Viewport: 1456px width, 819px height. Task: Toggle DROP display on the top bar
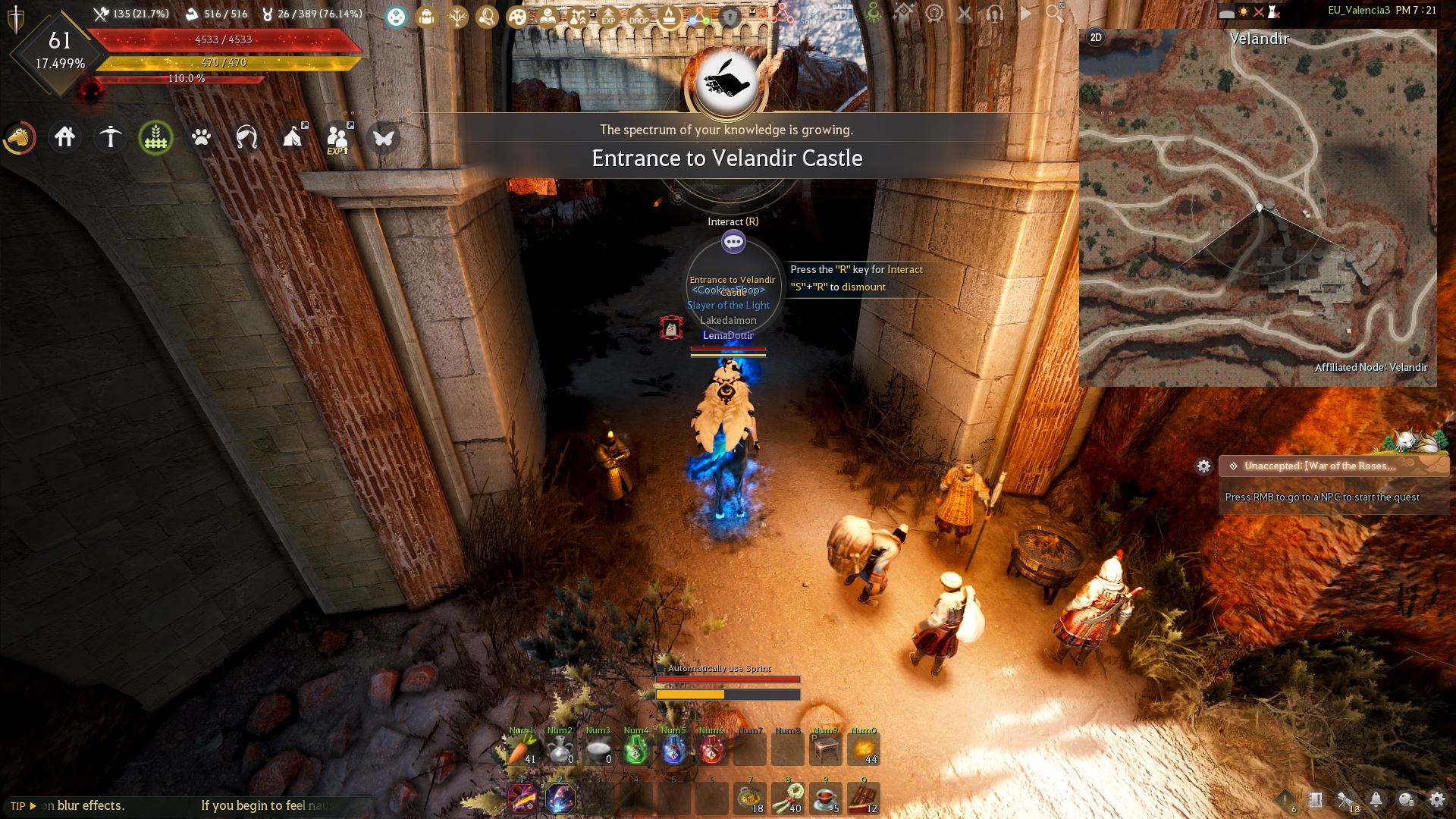(639, 14)
